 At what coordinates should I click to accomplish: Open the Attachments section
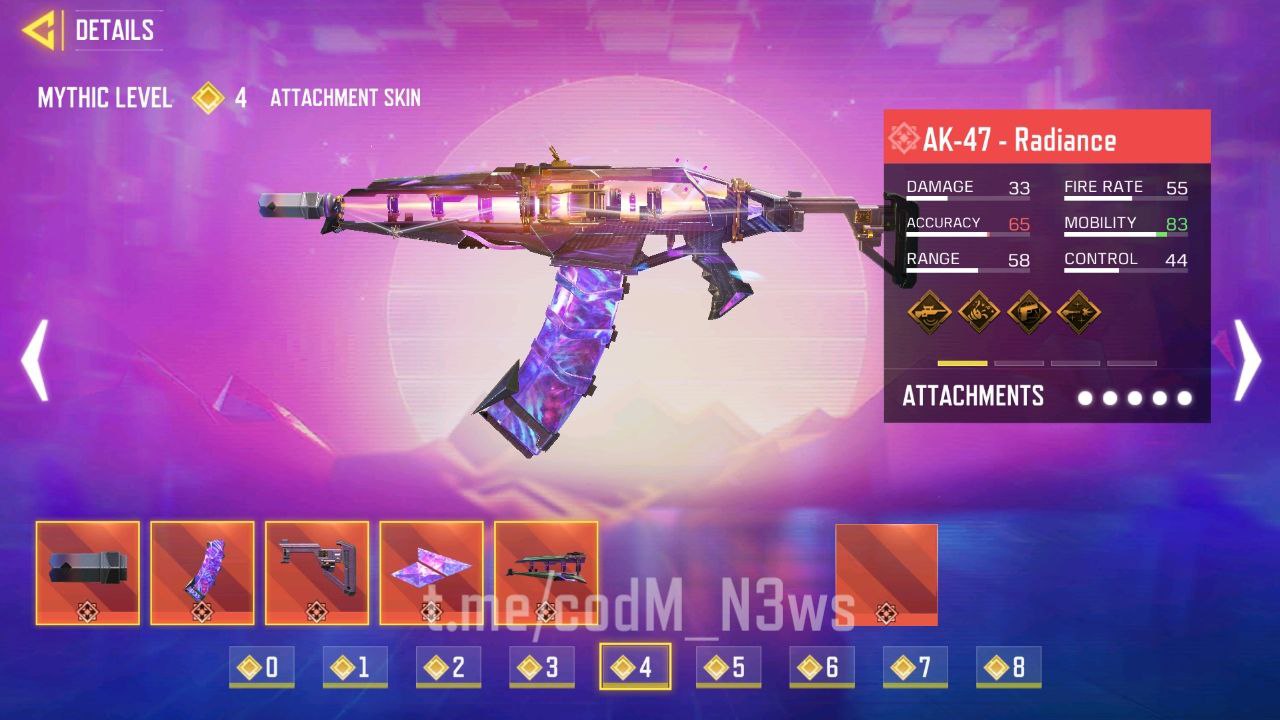tap(973, 396)
